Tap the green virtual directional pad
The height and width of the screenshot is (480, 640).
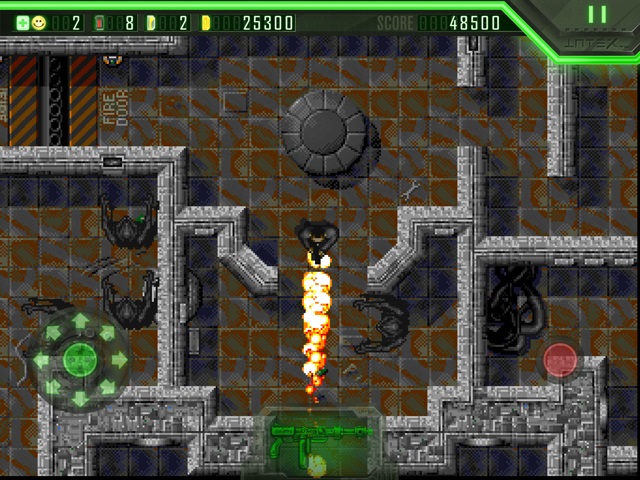[79, 359]
